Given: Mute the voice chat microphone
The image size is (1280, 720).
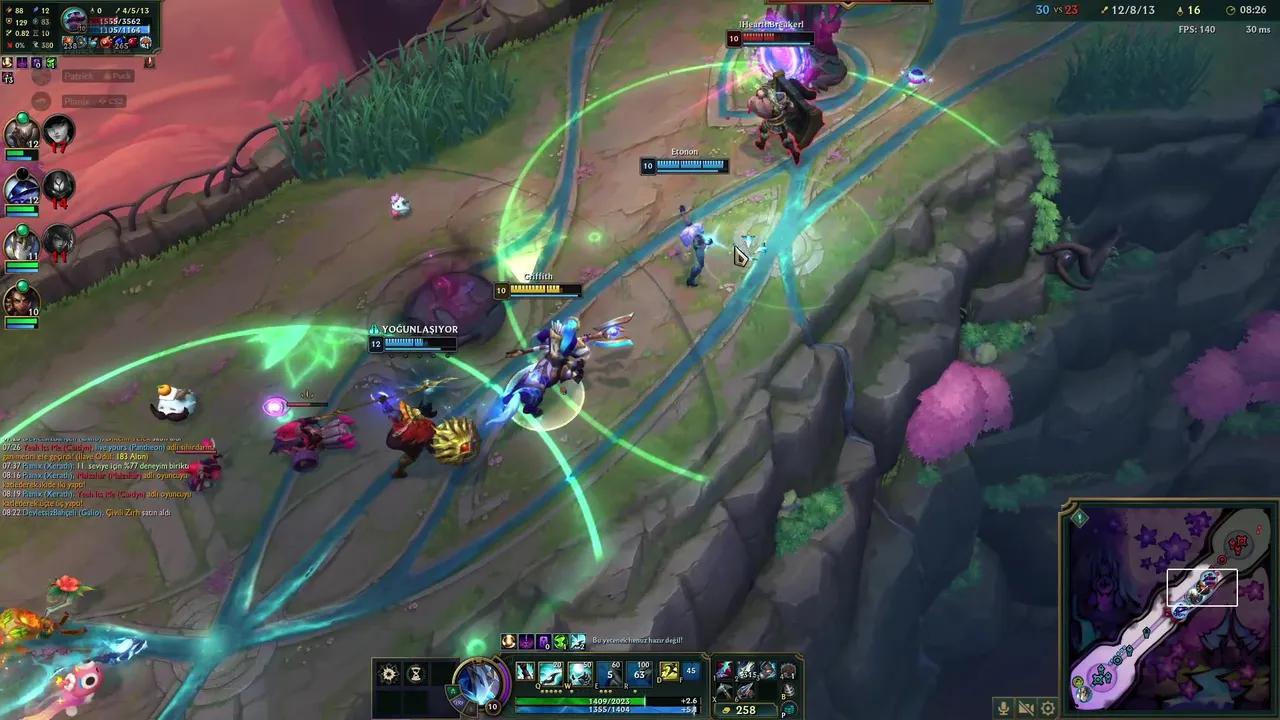Looking at the screenshot, I should click(x=1003, y=708).
